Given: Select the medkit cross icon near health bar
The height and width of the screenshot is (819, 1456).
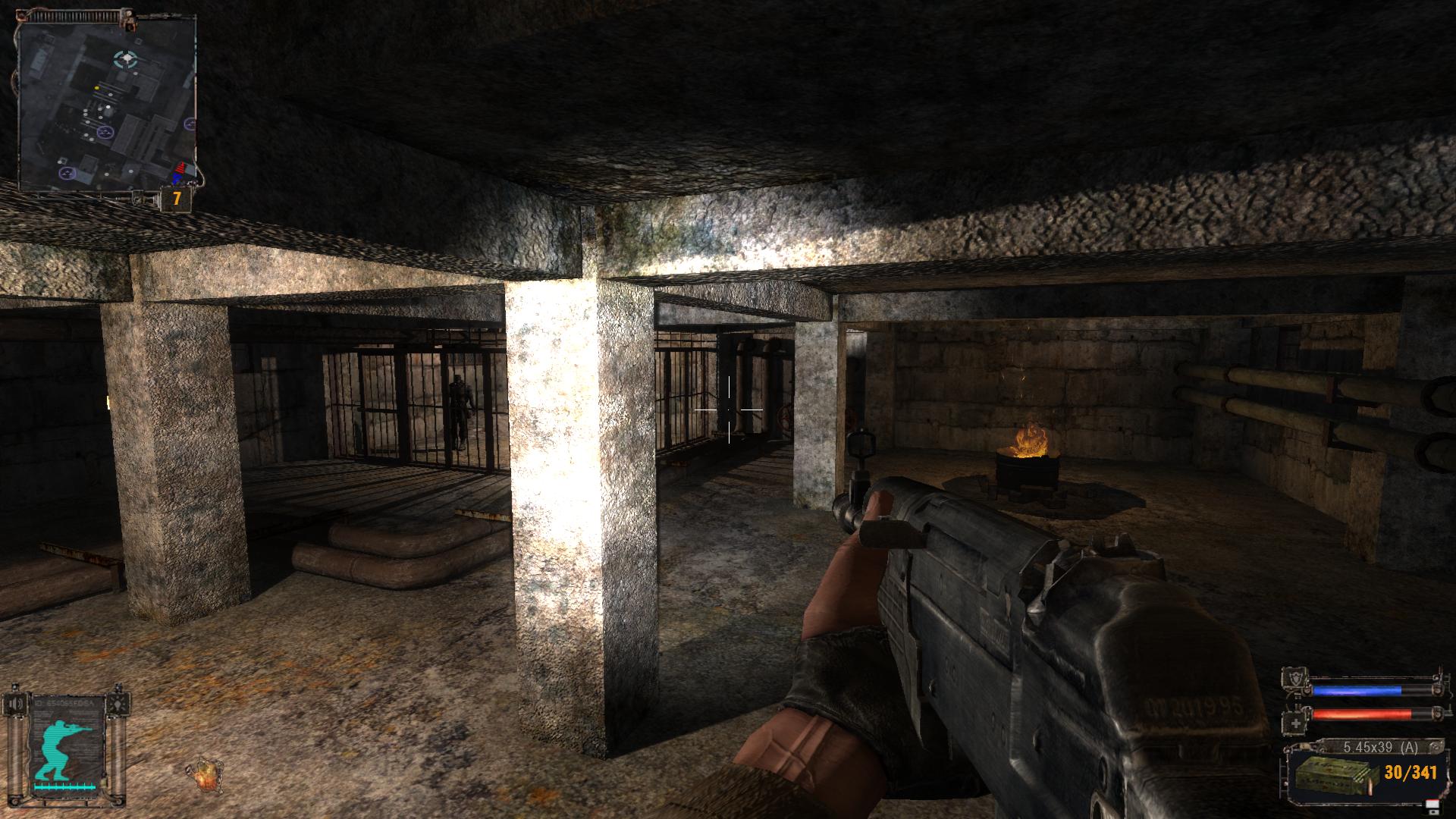Looking at the screenshot, I should point(1295,723).
